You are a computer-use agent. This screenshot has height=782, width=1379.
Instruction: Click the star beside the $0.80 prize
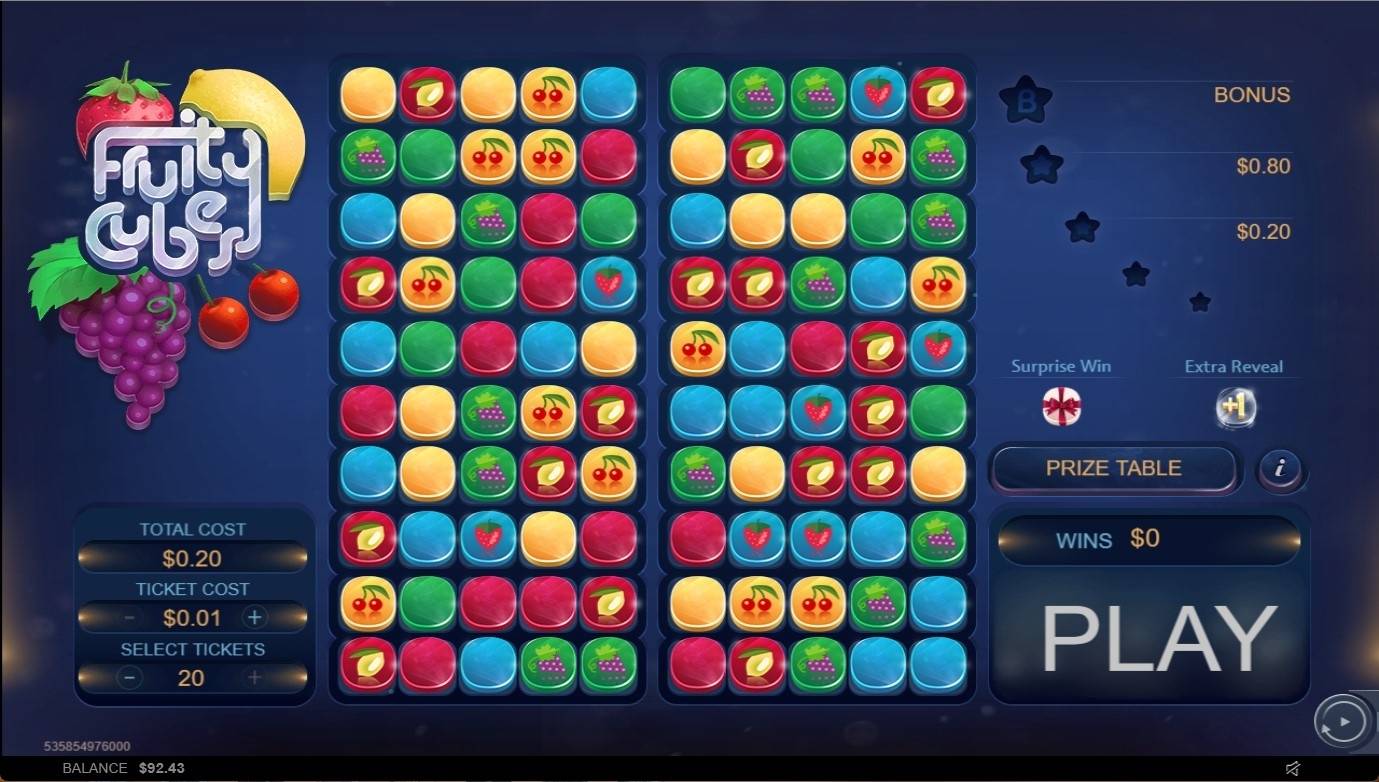tap(1041, 167)
